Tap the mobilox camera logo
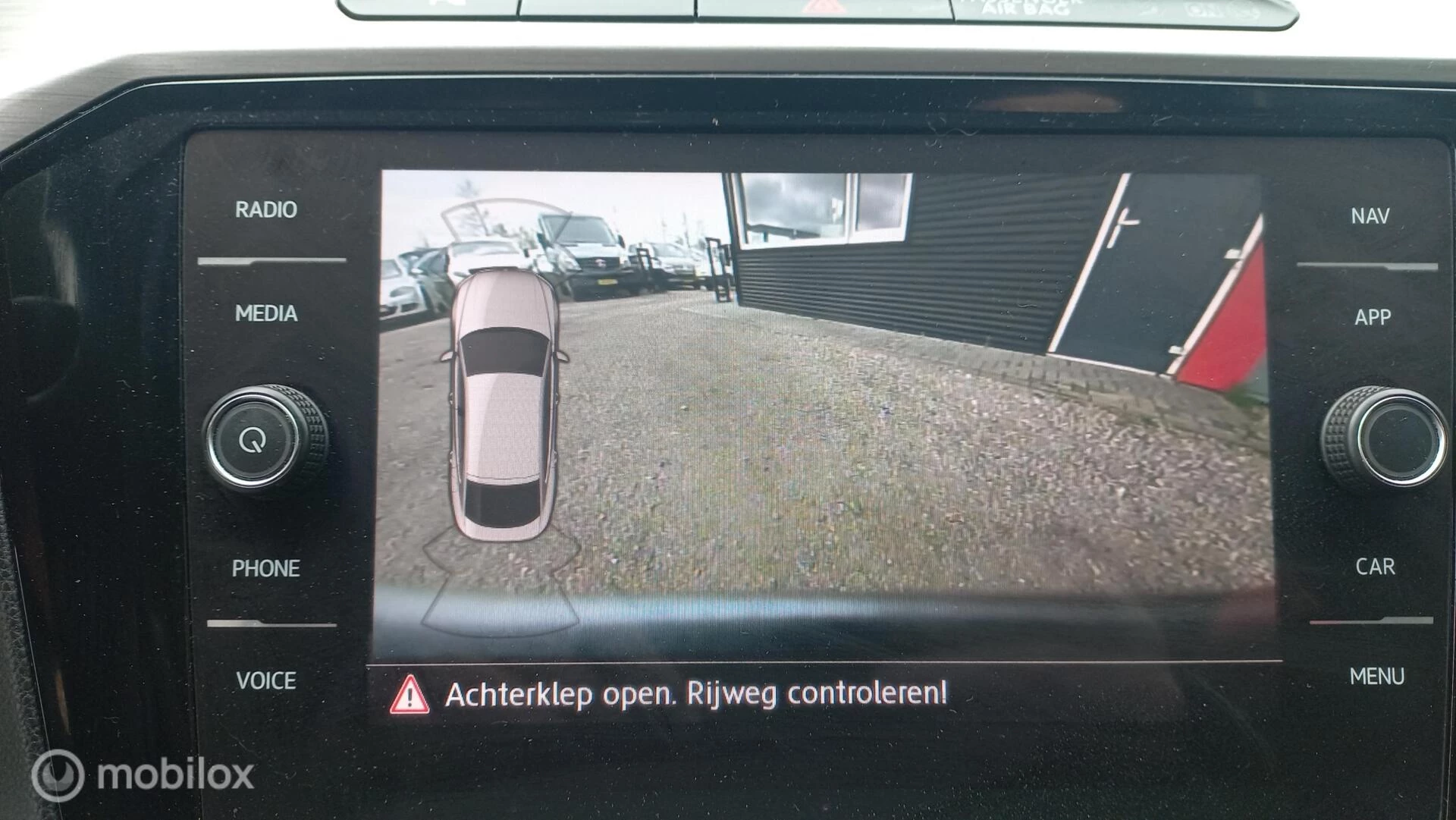 139,775
